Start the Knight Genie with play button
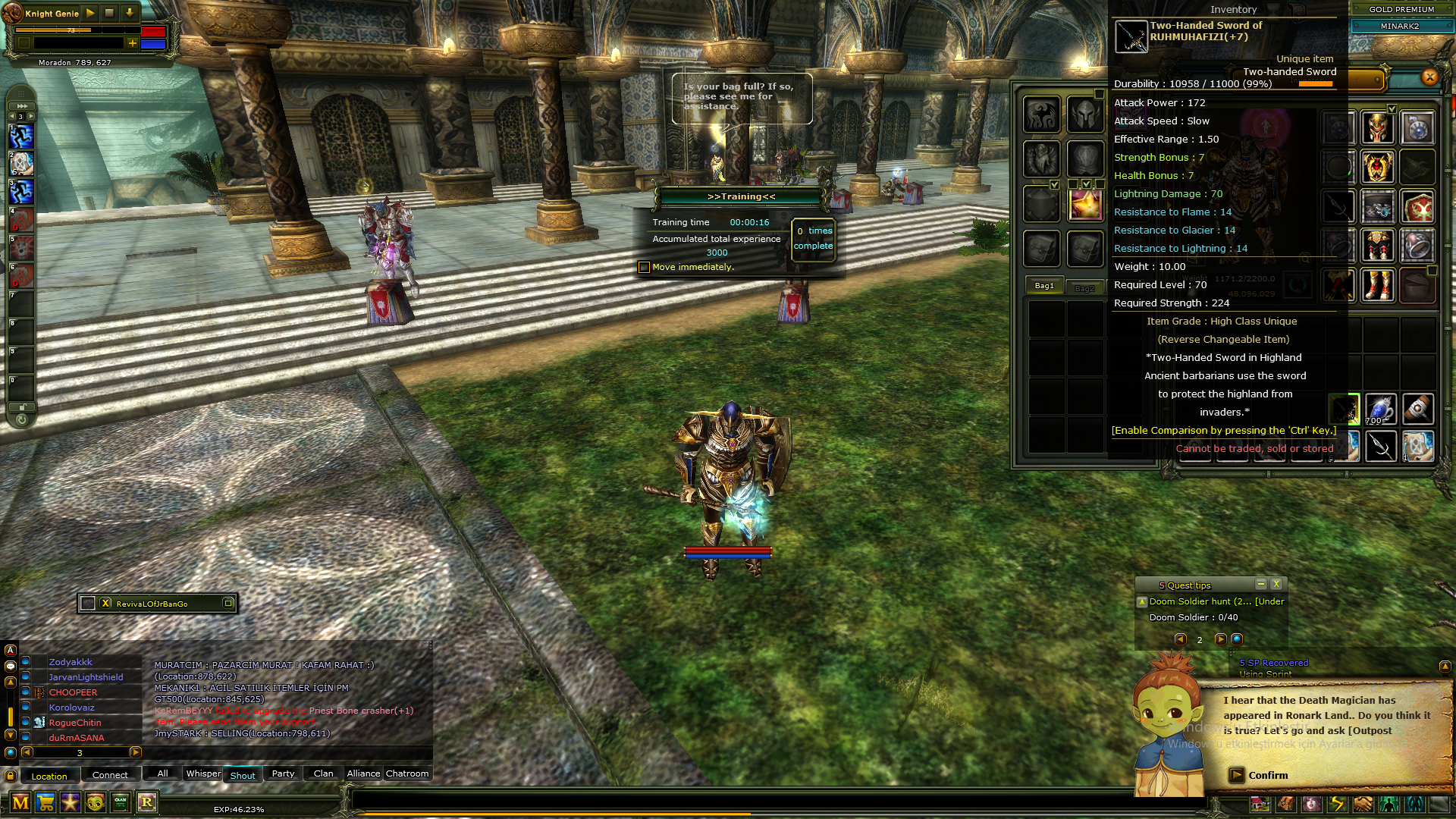The width and height of the screenshot is (1456, 819). pyautogui.click(x=90, y=13)
